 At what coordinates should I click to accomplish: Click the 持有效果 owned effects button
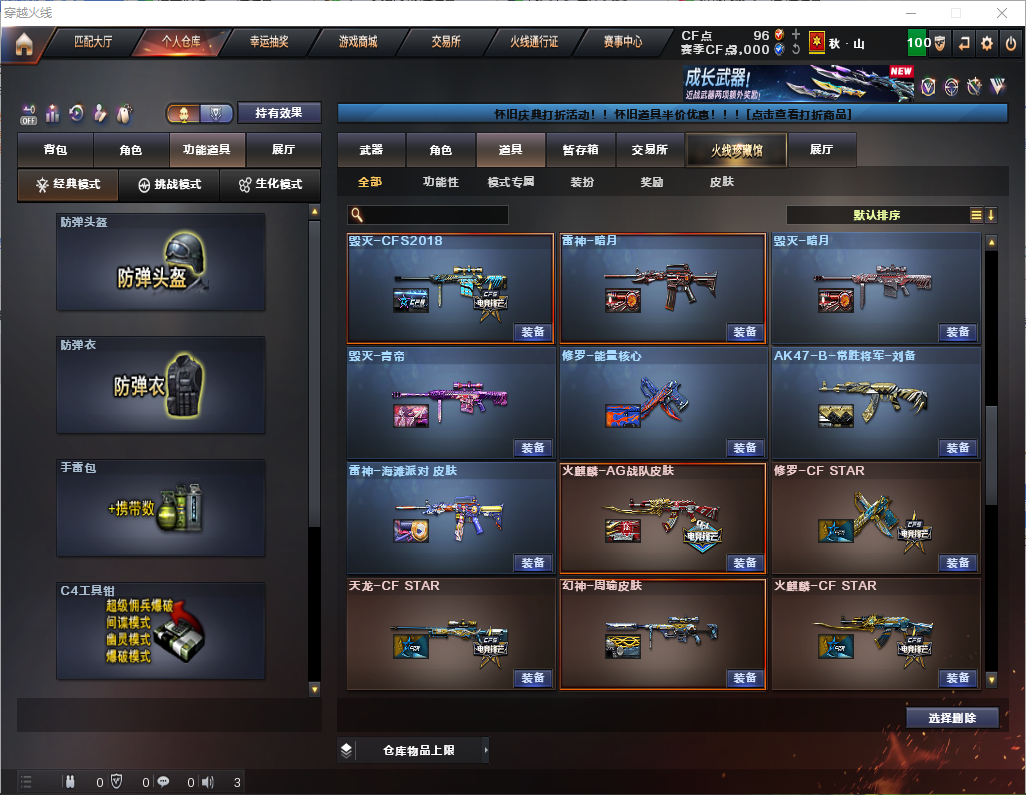pos(279,113)
